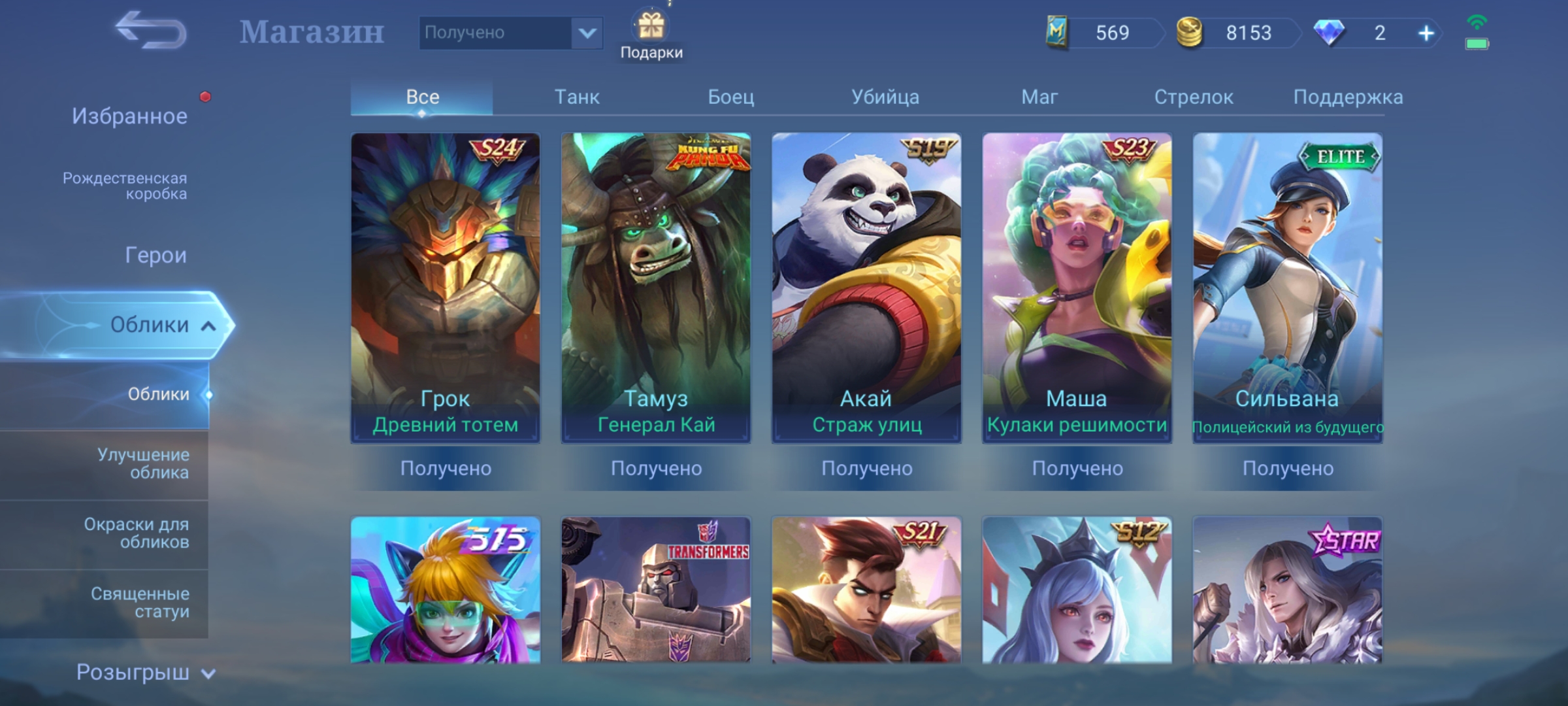Image resolution: width=1568 pixels, height=706 pixels.
Task: Choose the Акай Страж улиц skin card
Action: (866, 288)
